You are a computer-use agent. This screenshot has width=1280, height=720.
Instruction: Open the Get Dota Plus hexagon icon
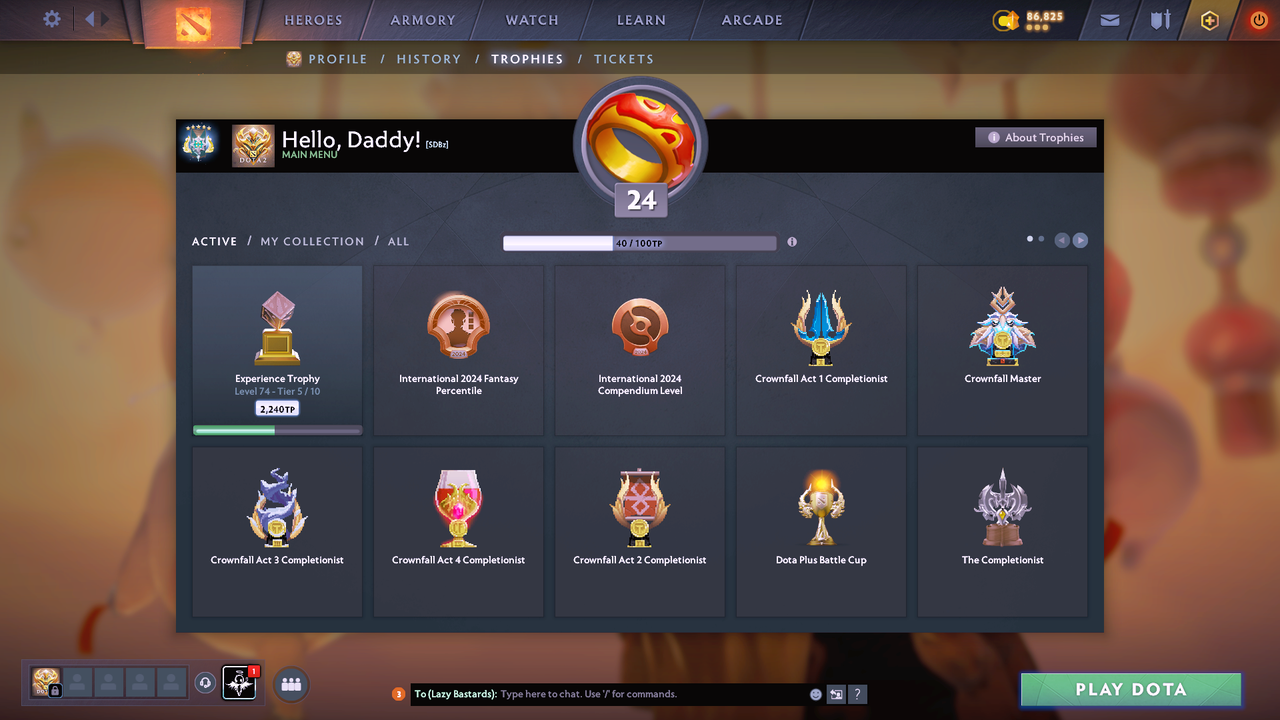[1209, 20]
